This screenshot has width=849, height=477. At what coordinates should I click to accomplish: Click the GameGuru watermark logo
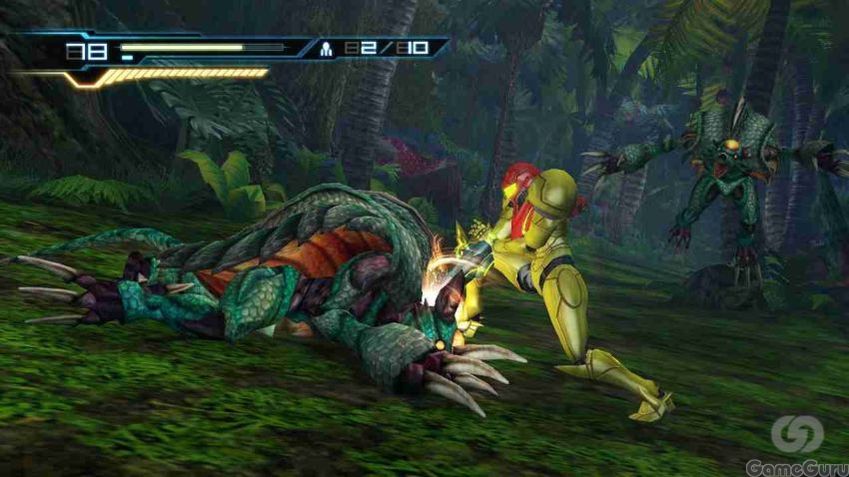point(797,435)
